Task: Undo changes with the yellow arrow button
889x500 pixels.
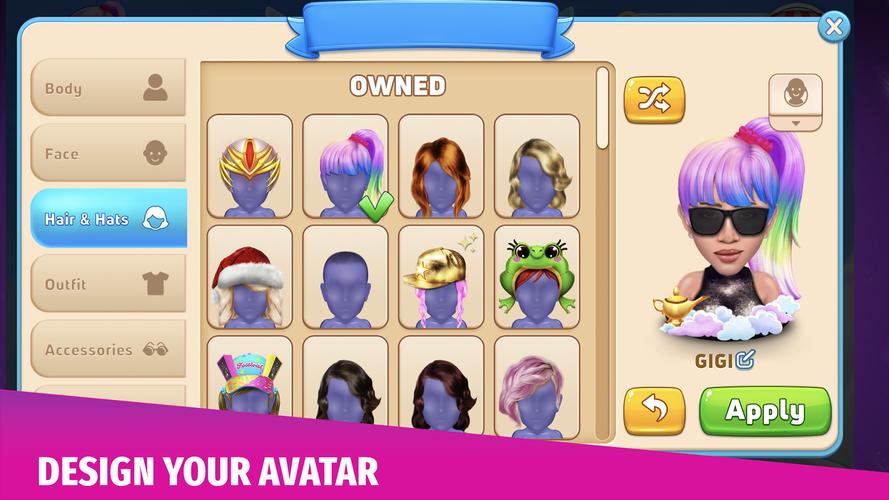Action: coord(654,411)
